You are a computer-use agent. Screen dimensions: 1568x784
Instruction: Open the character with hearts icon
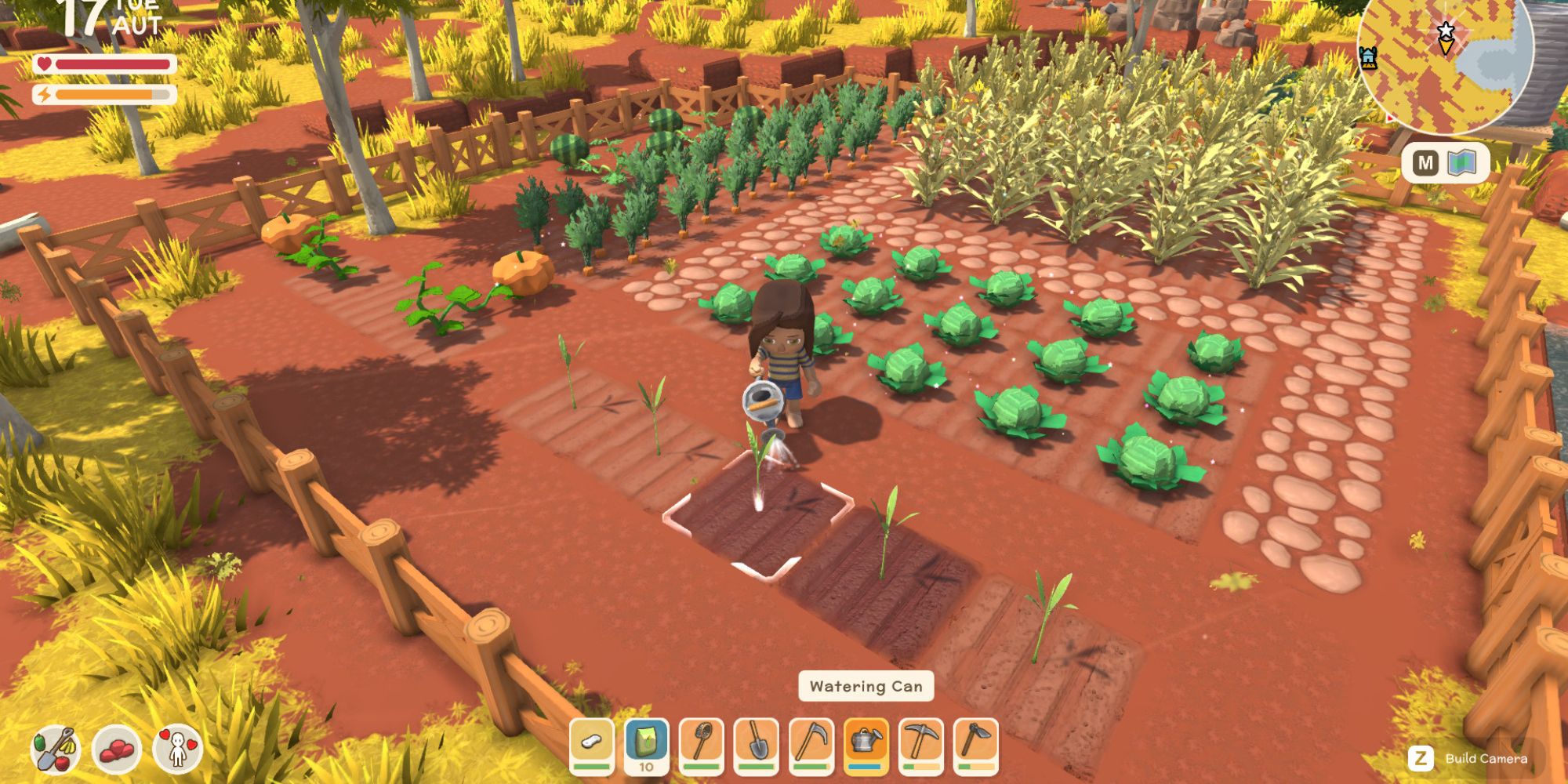(178, 750)
